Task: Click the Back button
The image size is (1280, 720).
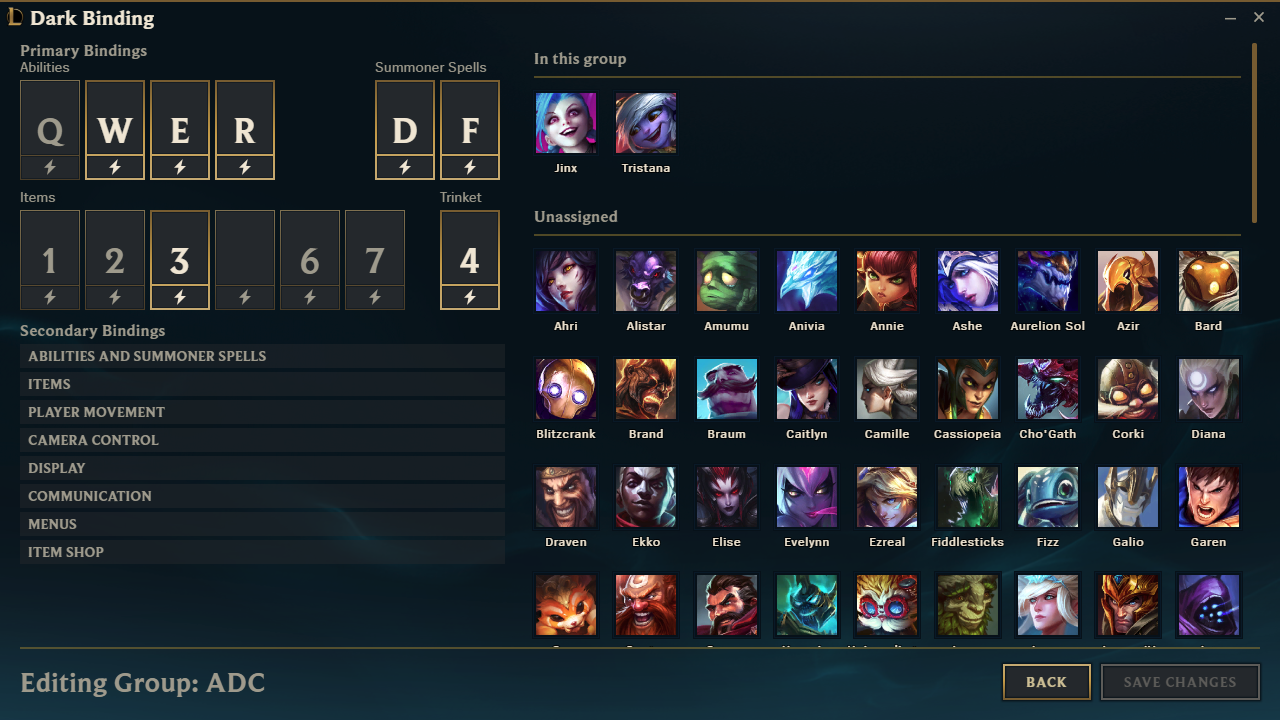Action: click(1046, 682)
